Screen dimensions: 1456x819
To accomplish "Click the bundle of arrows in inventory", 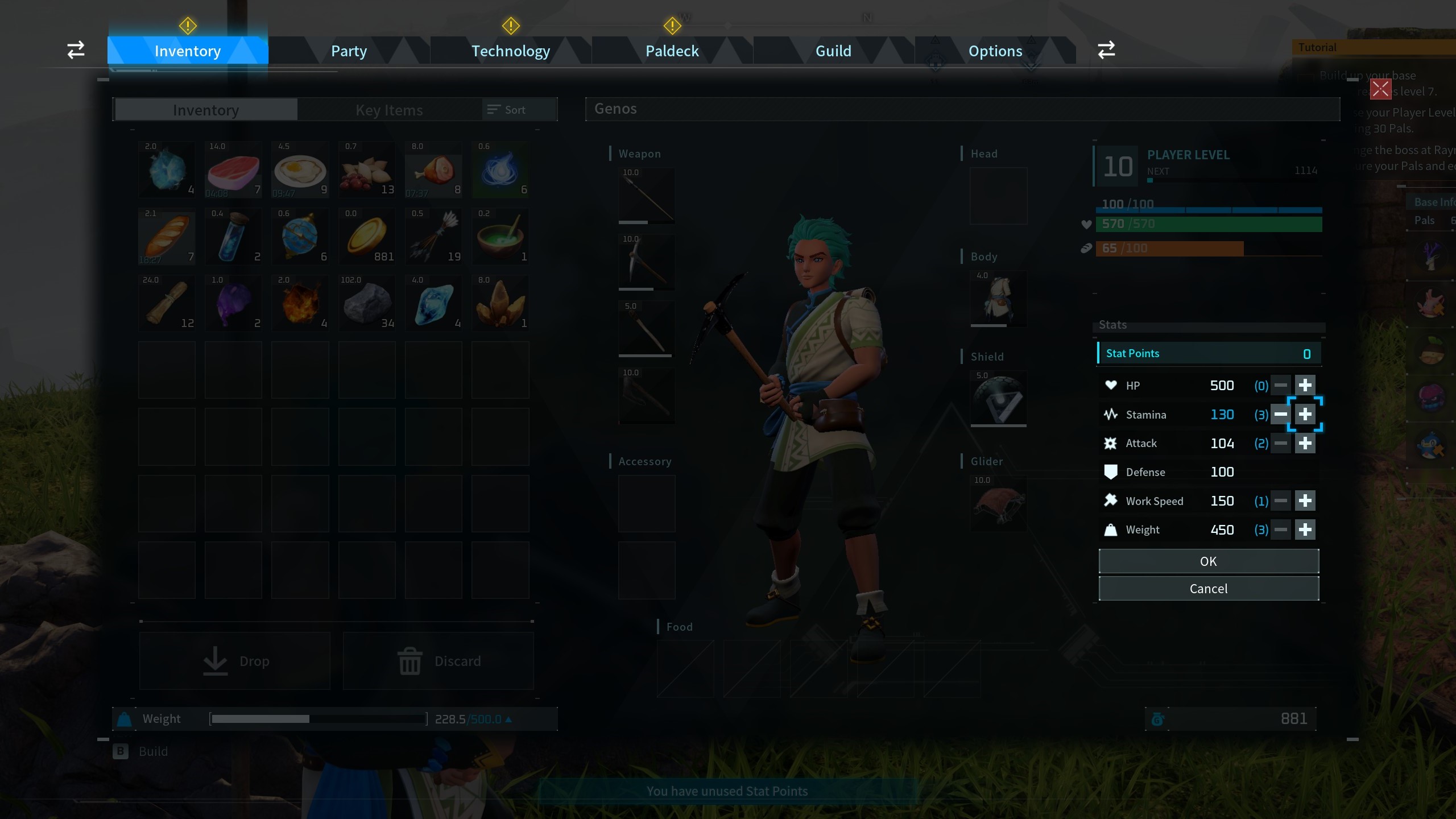I will pos(434,236).
